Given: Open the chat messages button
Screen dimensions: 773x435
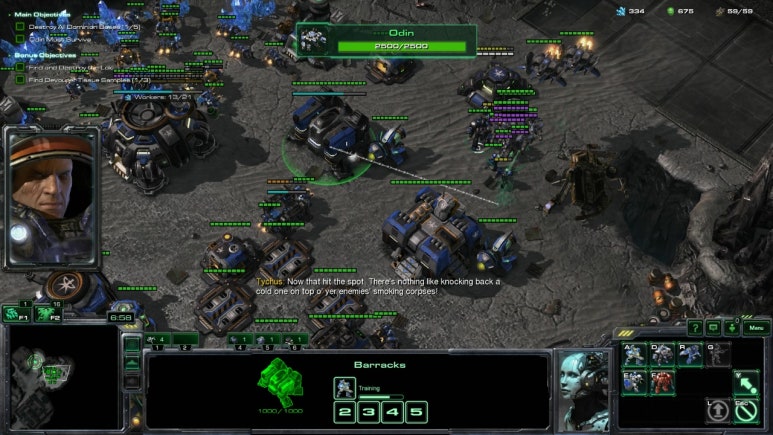Looking at the screenshot, I should (x=713, y=327).
